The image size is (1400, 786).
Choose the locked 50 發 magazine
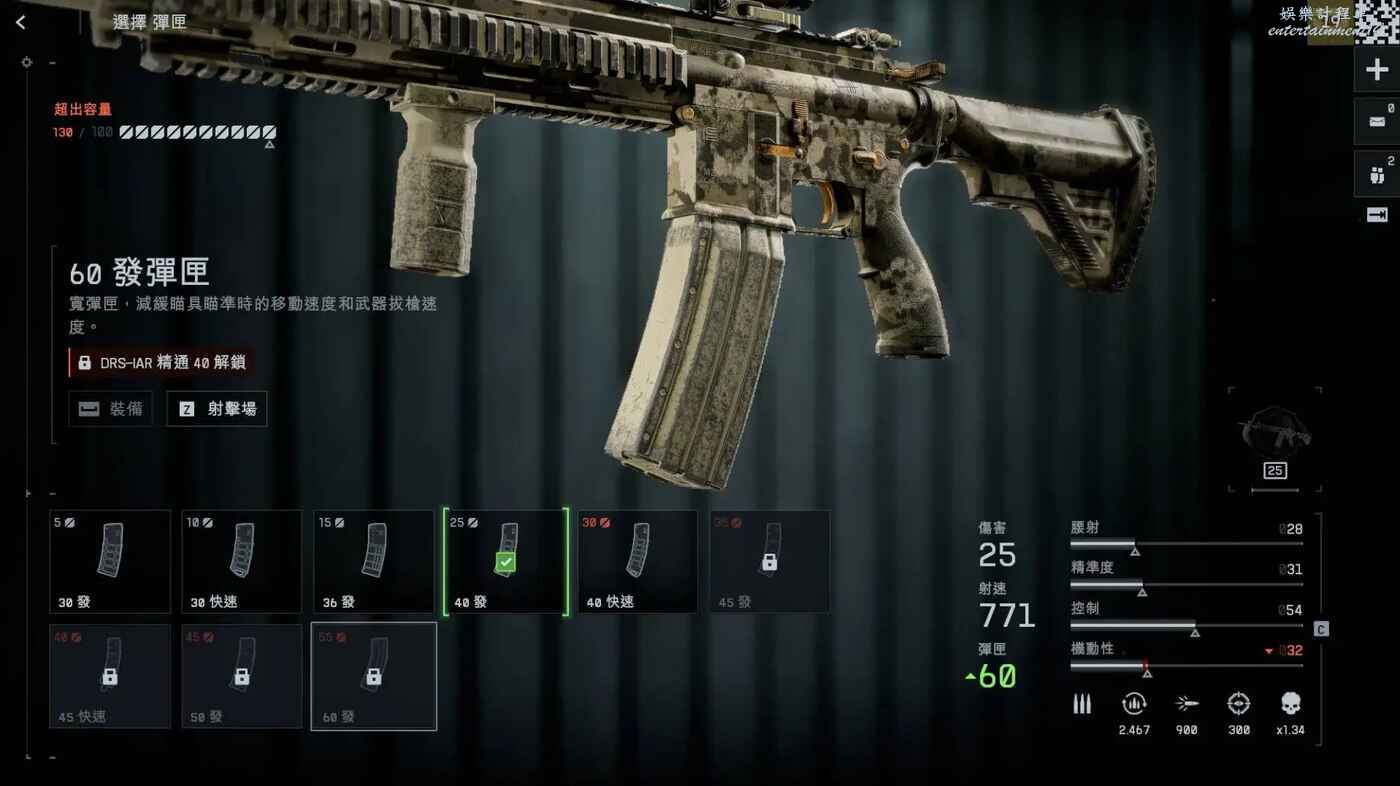(x=242, y=676)
